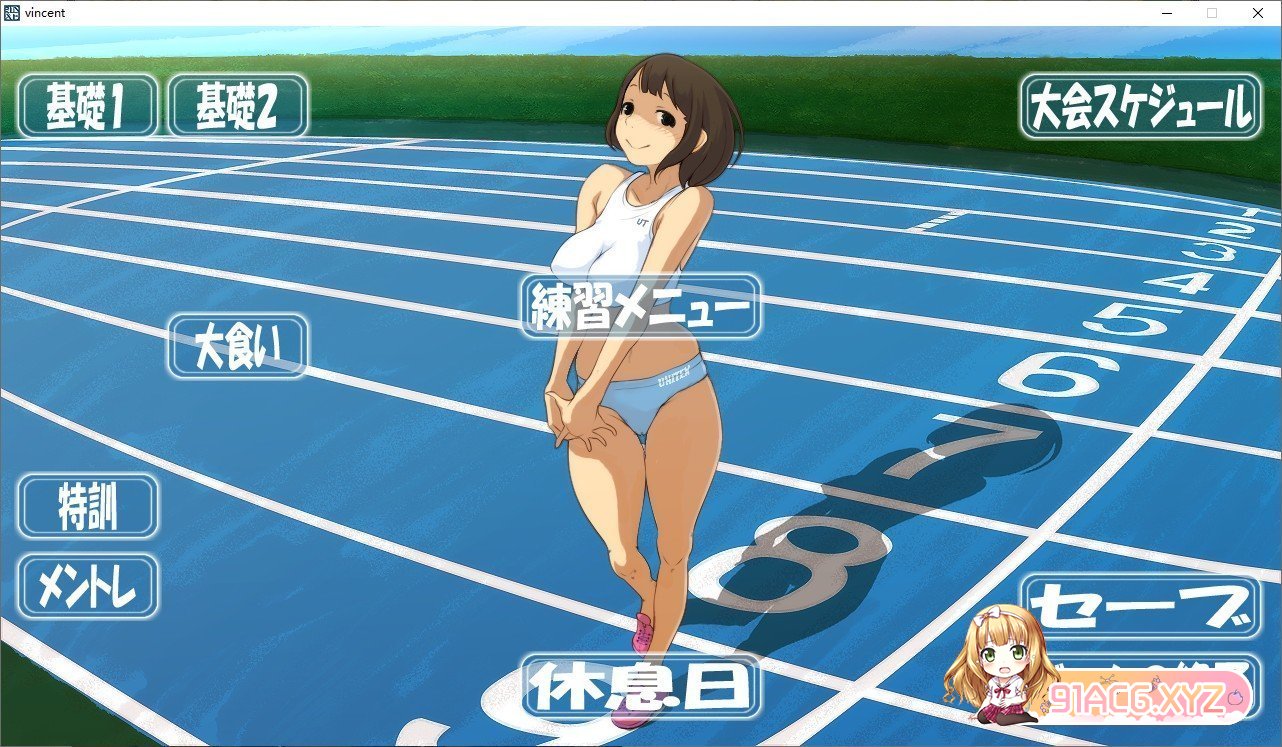Minimize the game window

(1166, 13)
